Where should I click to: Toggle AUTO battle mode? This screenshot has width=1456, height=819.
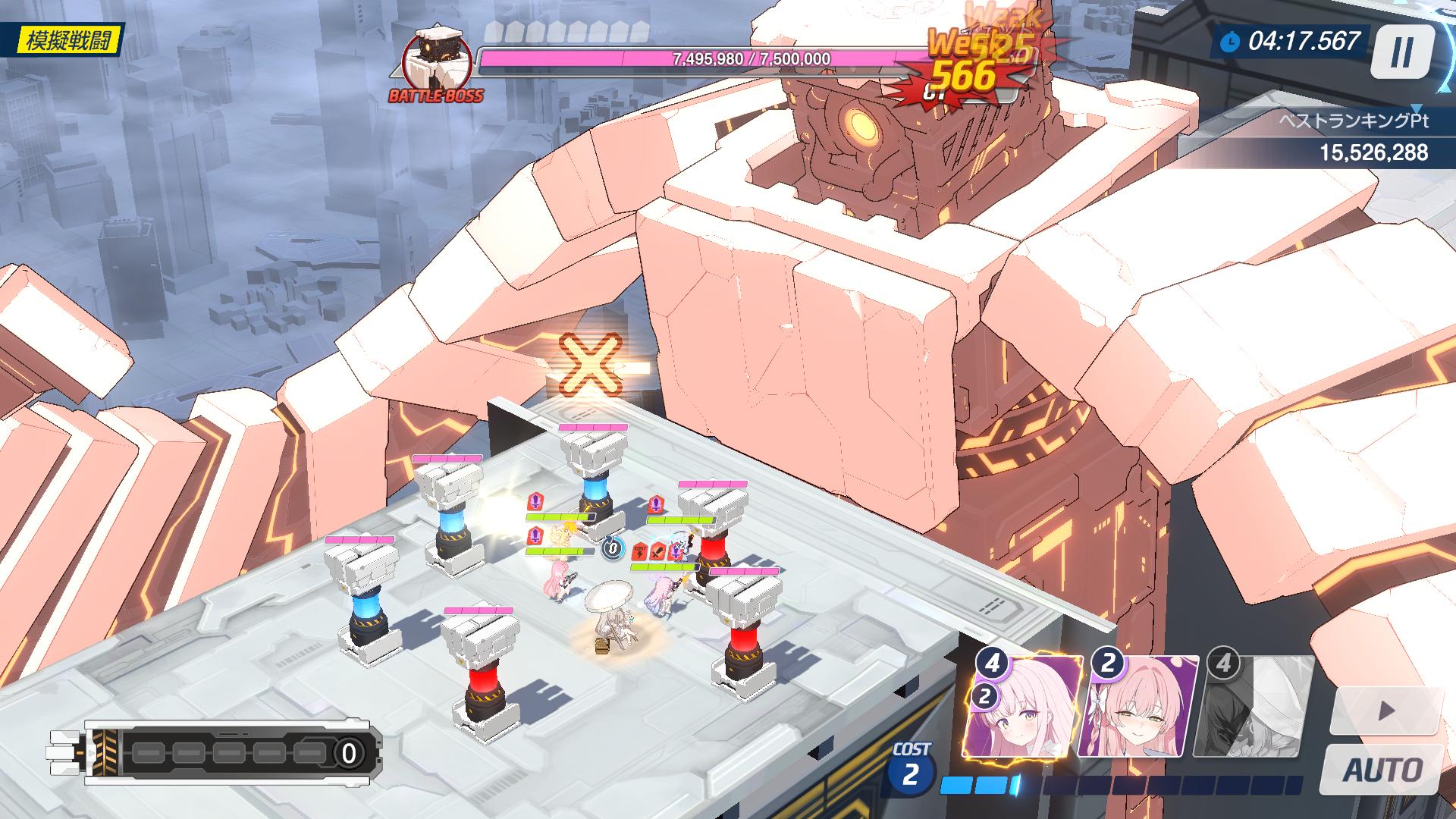(x=1382, y=769)
